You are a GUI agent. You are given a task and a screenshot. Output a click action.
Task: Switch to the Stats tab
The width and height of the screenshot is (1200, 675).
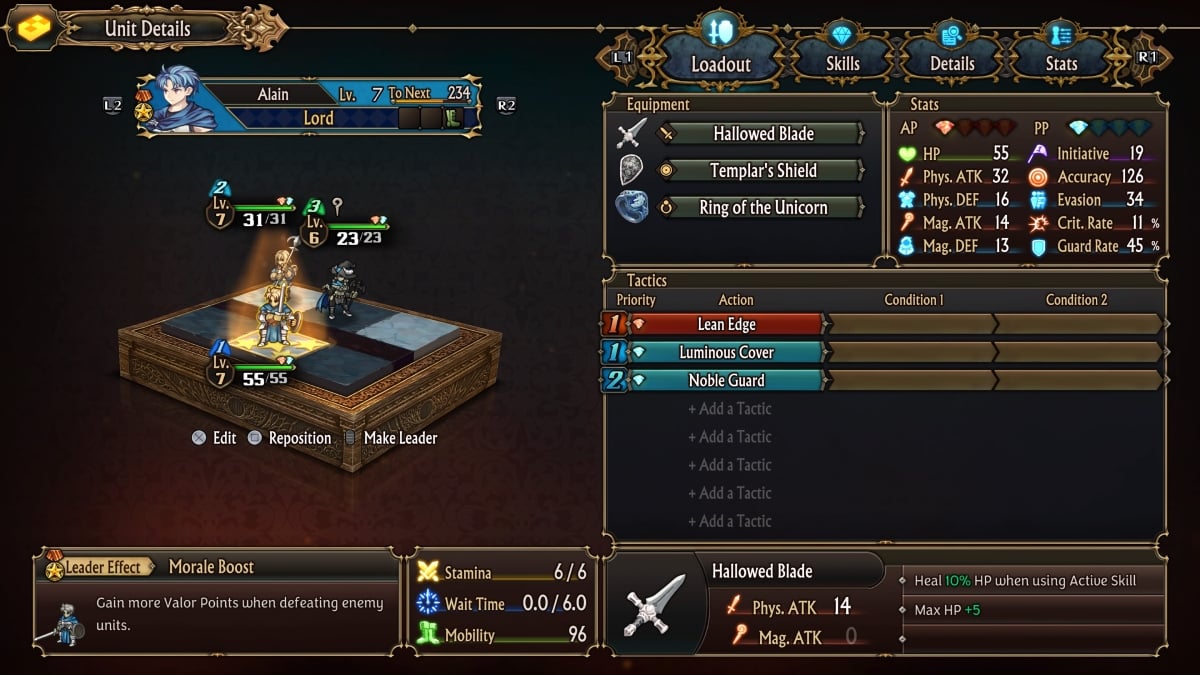pyautogui.click(x=1061, y=63)
